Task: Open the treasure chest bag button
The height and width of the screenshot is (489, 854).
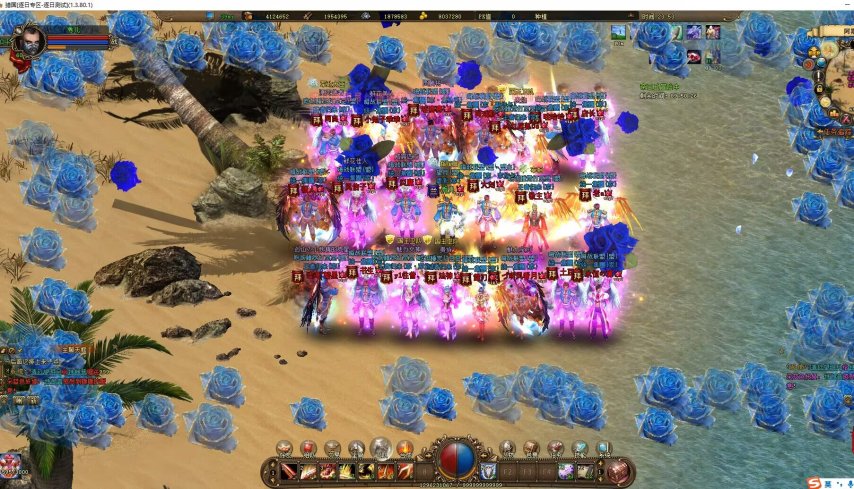Action: pyautogui.click(x=620, y=471)
